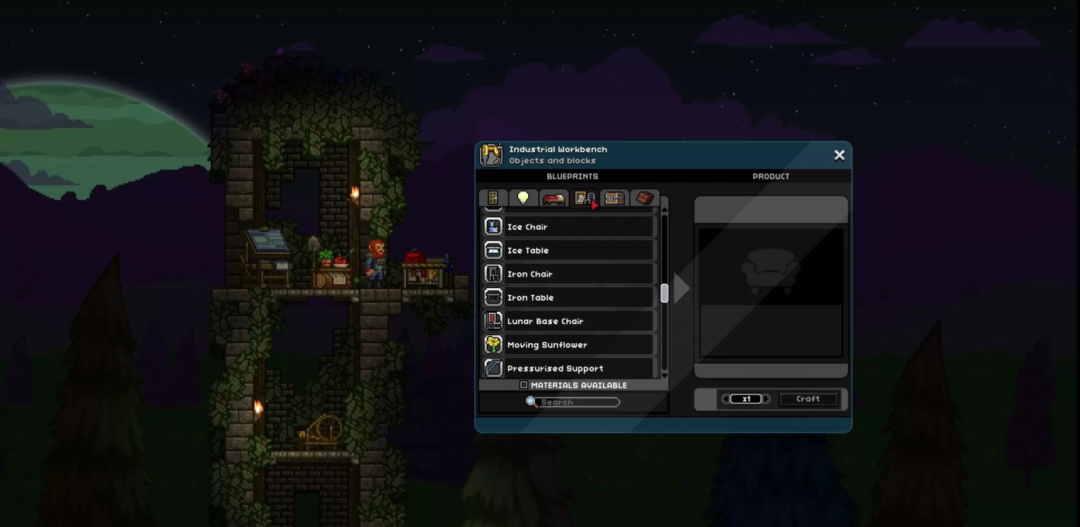Pick the Pressurised Support blueprint
The image size is (1080, 527).
point(568,368)
